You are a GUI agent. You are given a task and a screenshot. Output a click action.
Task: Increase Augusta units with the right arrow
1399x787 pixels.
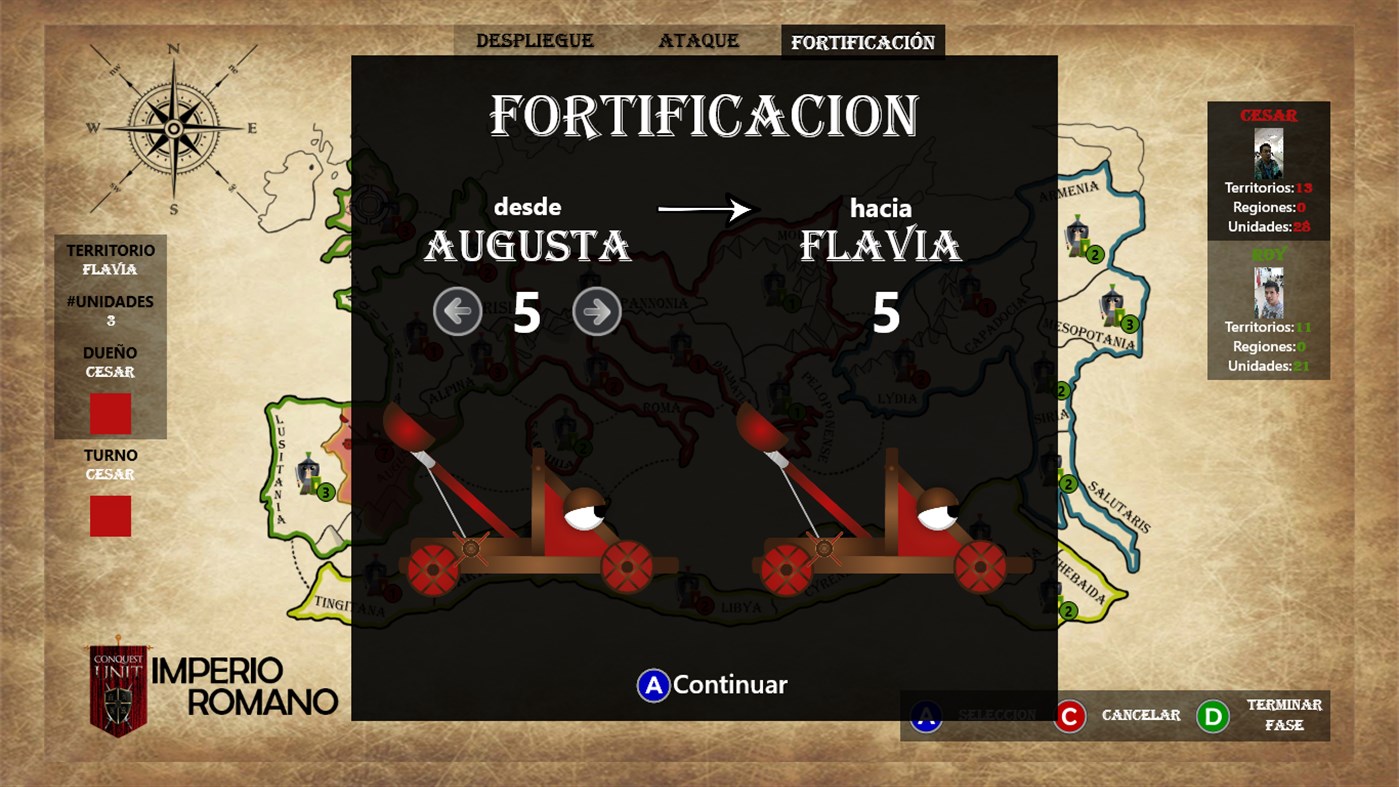595,311
